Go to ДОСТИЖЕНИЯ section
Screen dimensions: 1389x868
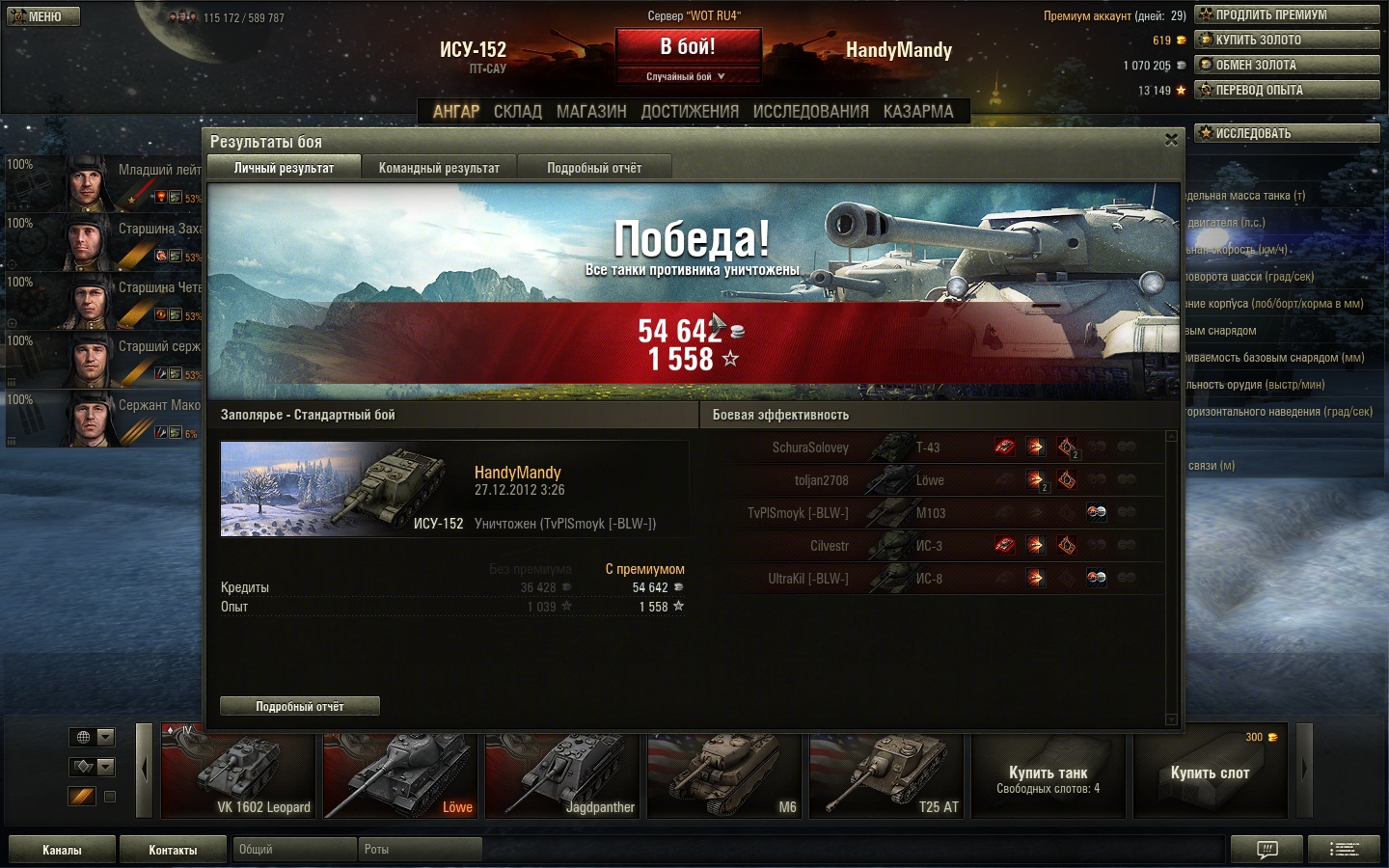point(690,112)
